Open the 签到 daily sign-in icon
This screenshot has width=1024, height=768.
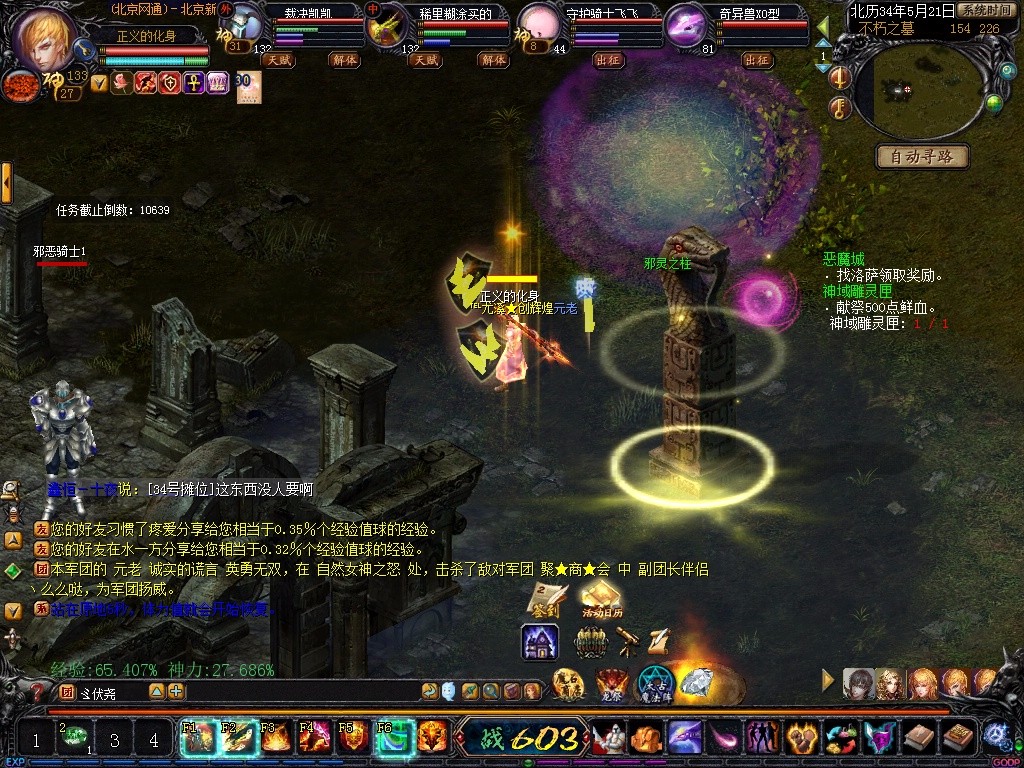(548, 598)
